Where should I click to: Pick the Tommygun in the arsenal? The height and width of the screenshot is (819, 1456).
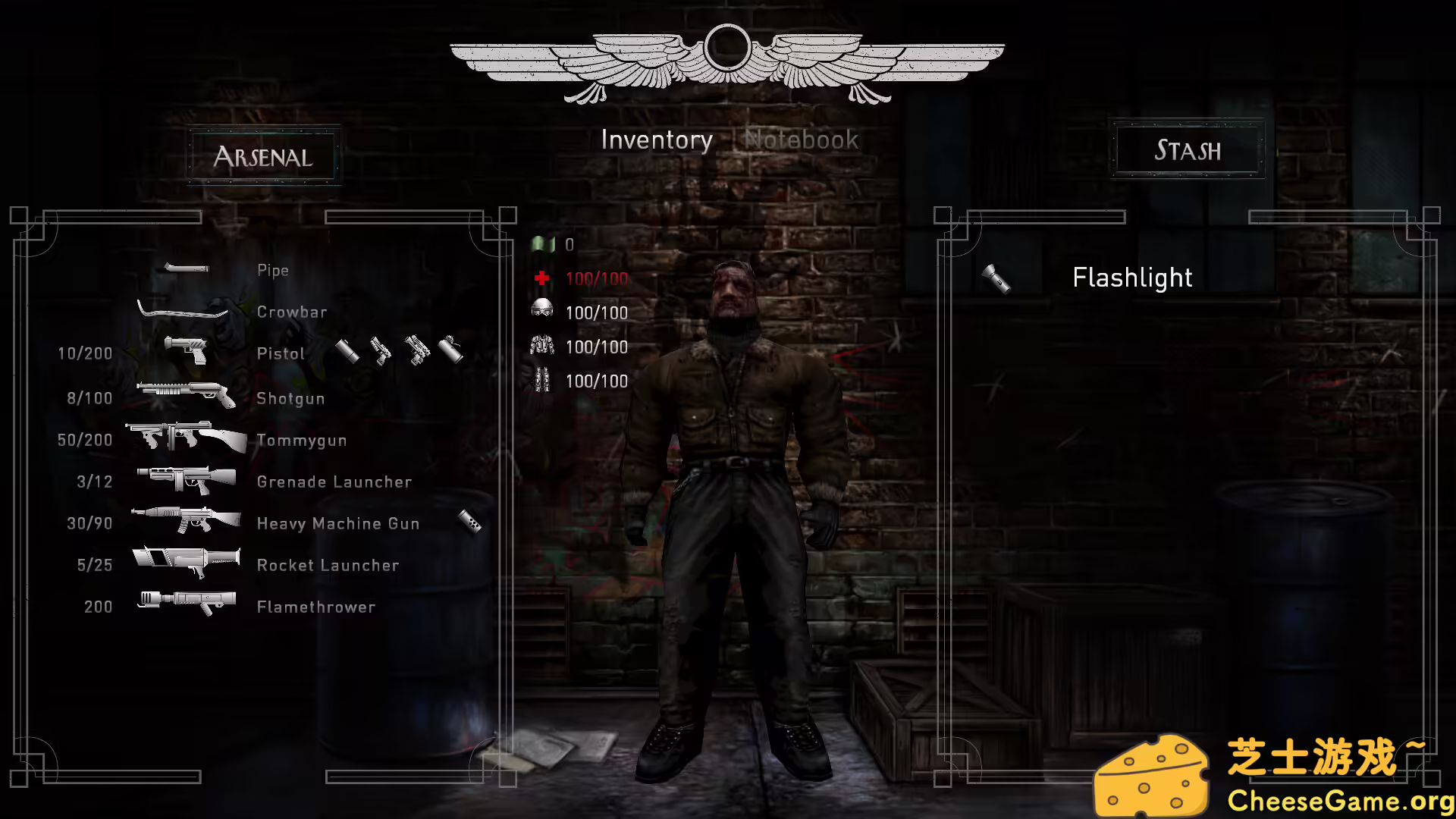[x=301, y=440]
